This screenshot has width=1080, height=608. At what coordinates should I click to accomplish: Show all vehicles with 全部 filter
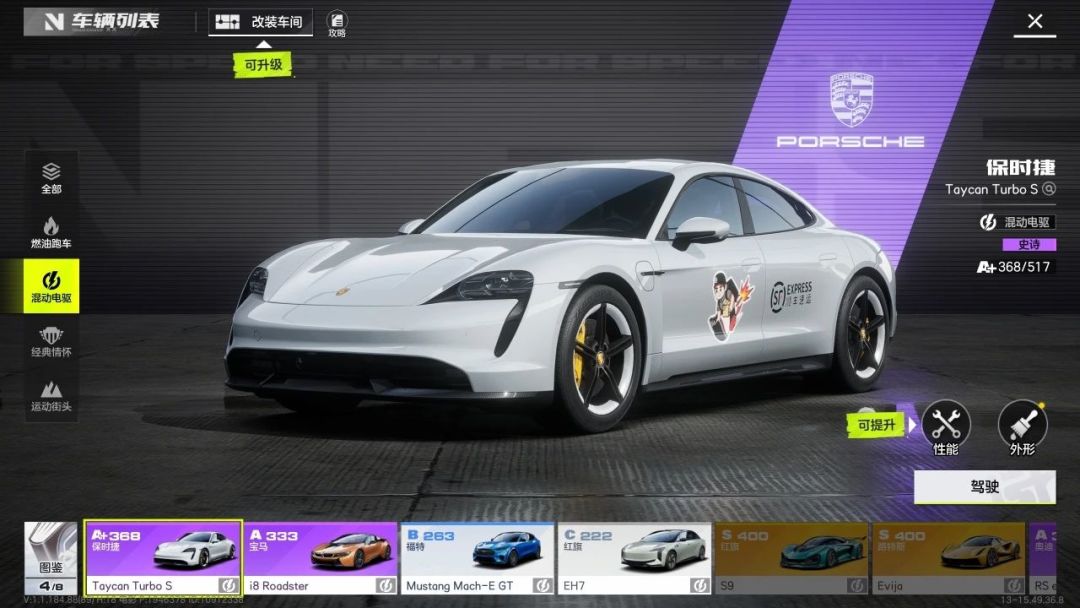[52, 178]
